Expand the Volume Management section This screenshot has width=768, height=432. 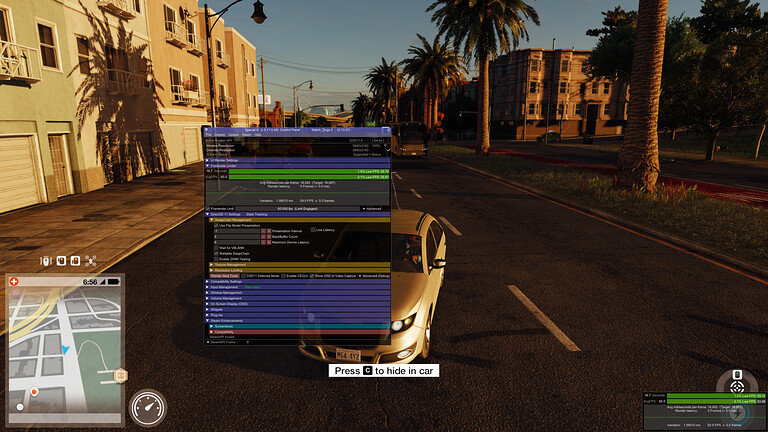pos(226,298)
